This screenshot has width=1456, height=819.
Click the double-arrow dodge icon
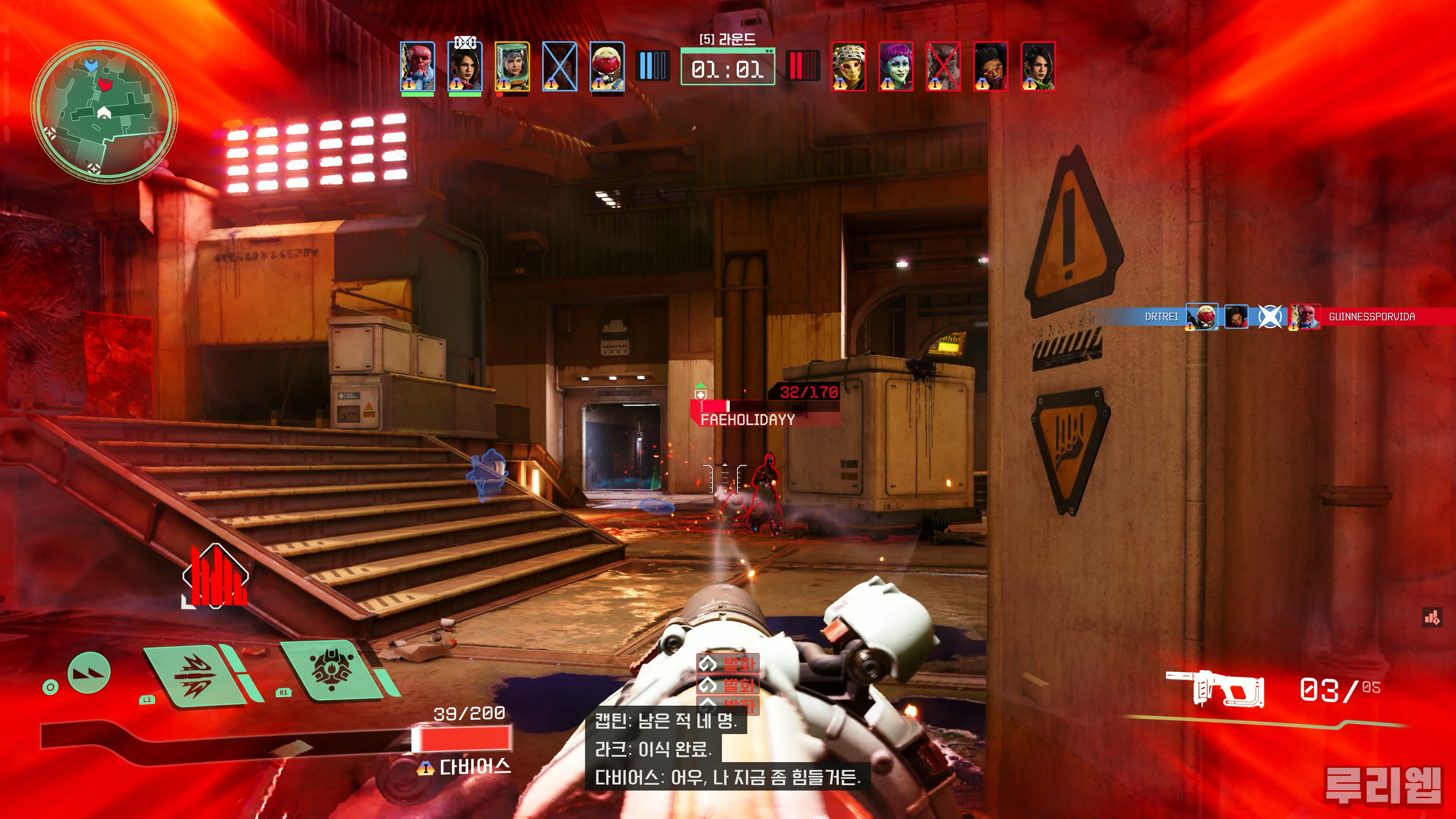coord(89,673)
